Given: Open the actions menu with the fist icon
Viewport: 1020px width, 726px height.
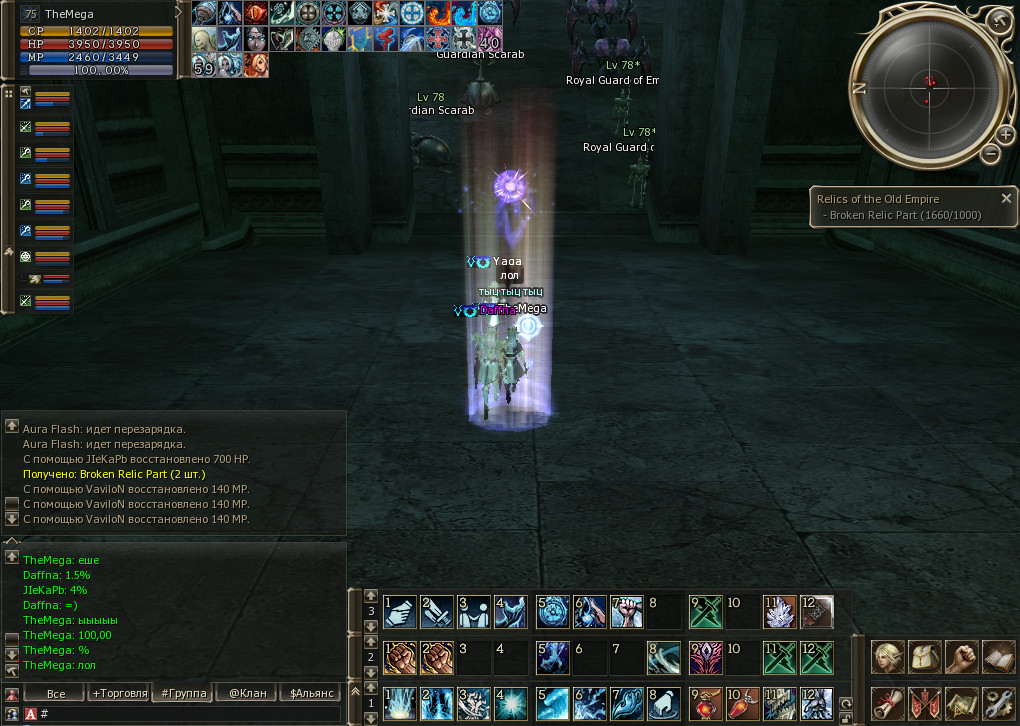Looking at the screenshot, I should click(x=962, y=657).
